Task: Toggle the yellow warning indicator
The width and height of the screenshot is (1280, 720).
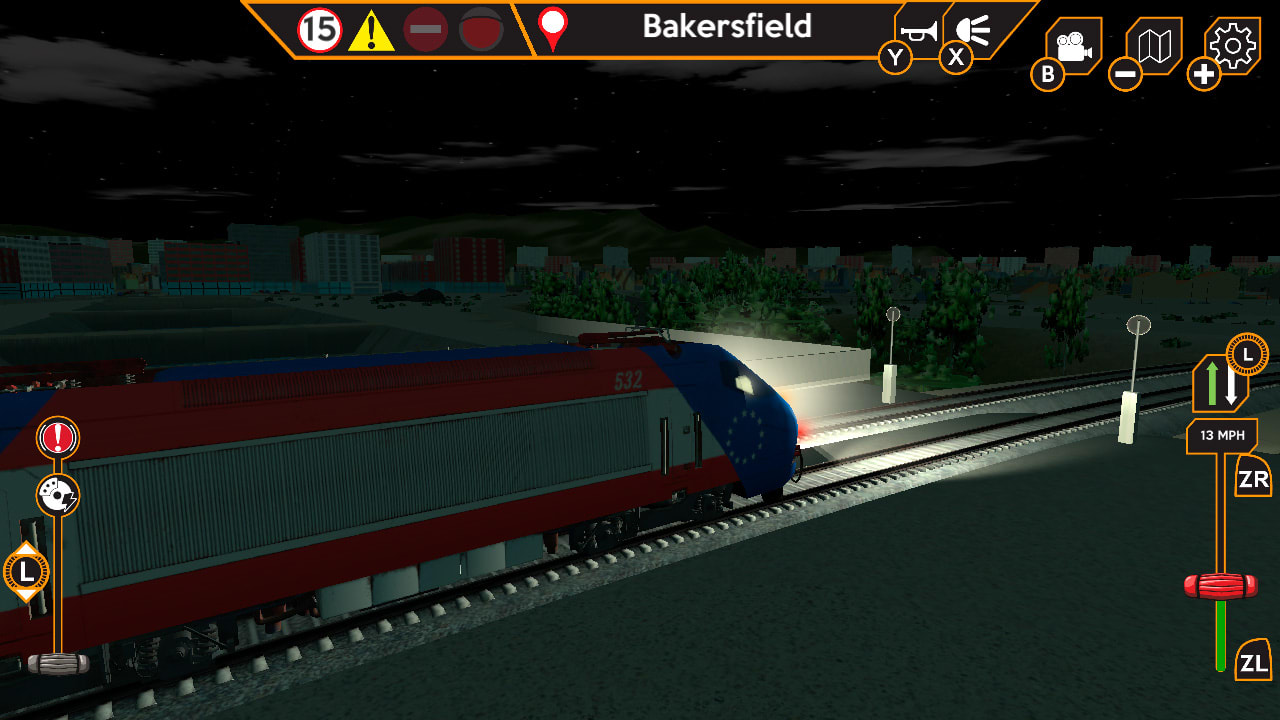Action: 374,29
